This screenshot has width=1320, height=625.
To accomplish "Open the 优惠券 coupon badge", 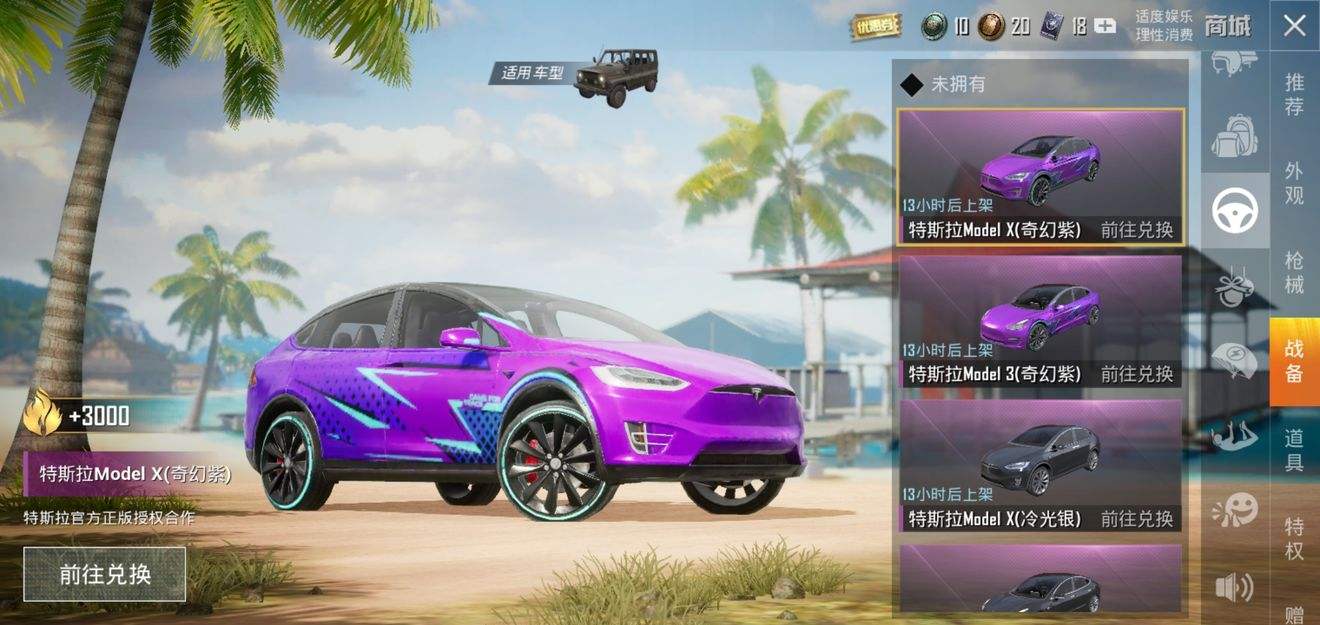I will point(876,25).
